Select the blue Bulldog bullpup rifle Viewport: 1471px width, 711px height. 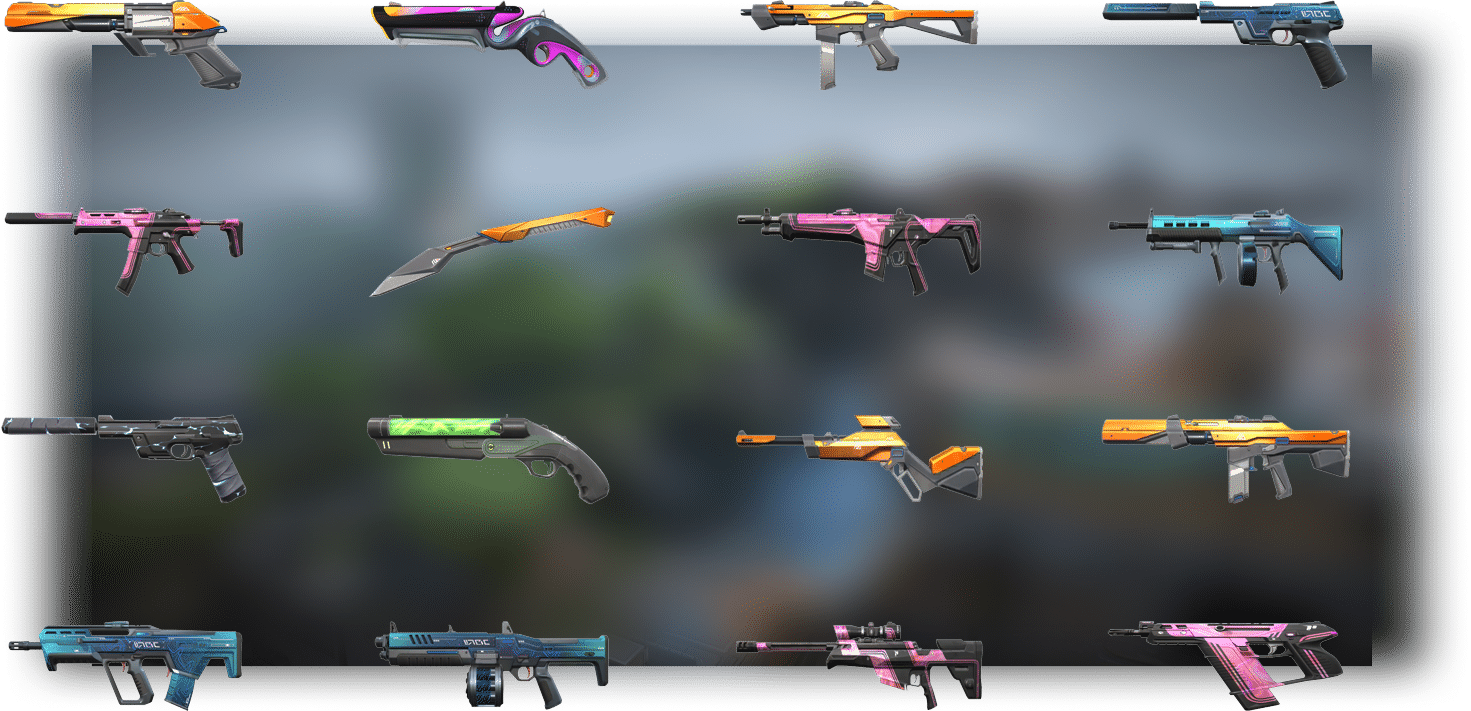pyautogui.click(x=125, y=655)
